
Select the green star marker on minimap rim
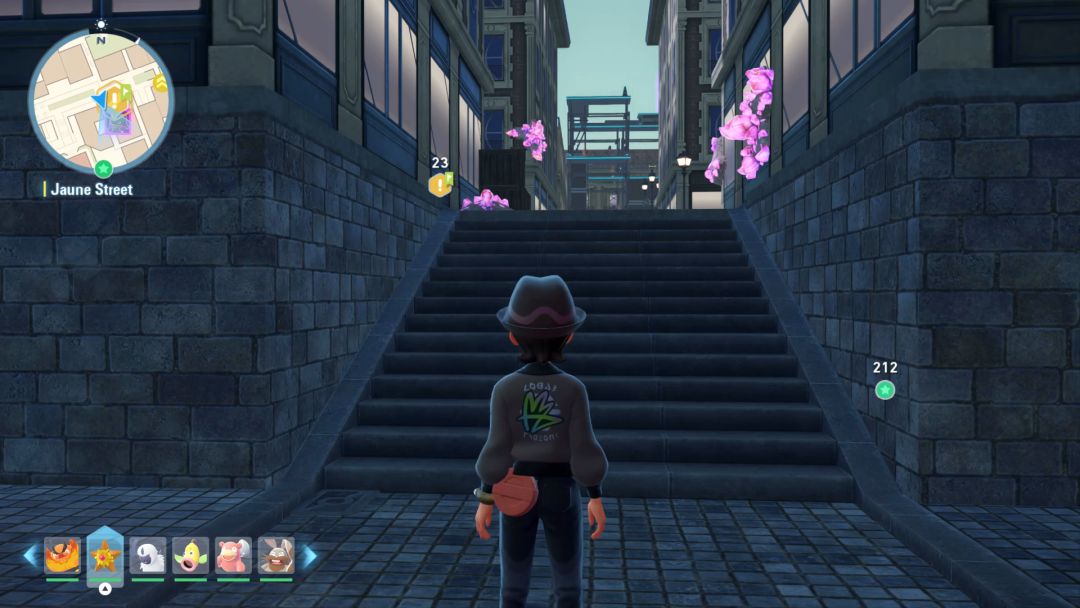point(102,168)
